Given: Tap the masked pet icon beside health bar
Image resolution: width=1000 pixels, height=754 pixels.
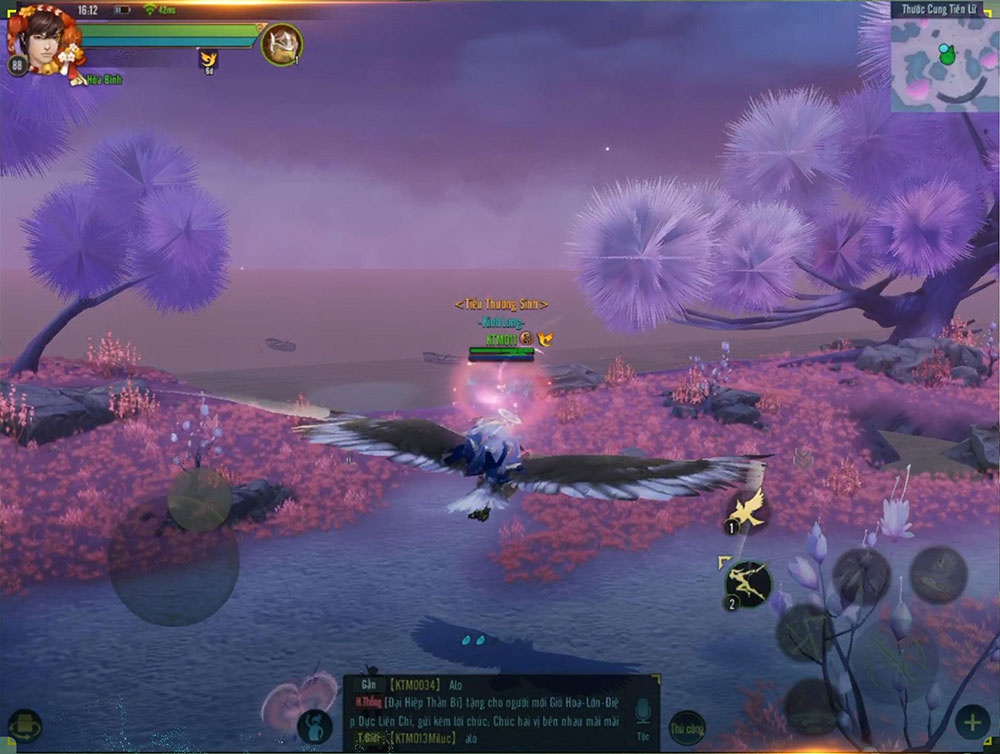Looking at the screenshot, I should 281,44.
